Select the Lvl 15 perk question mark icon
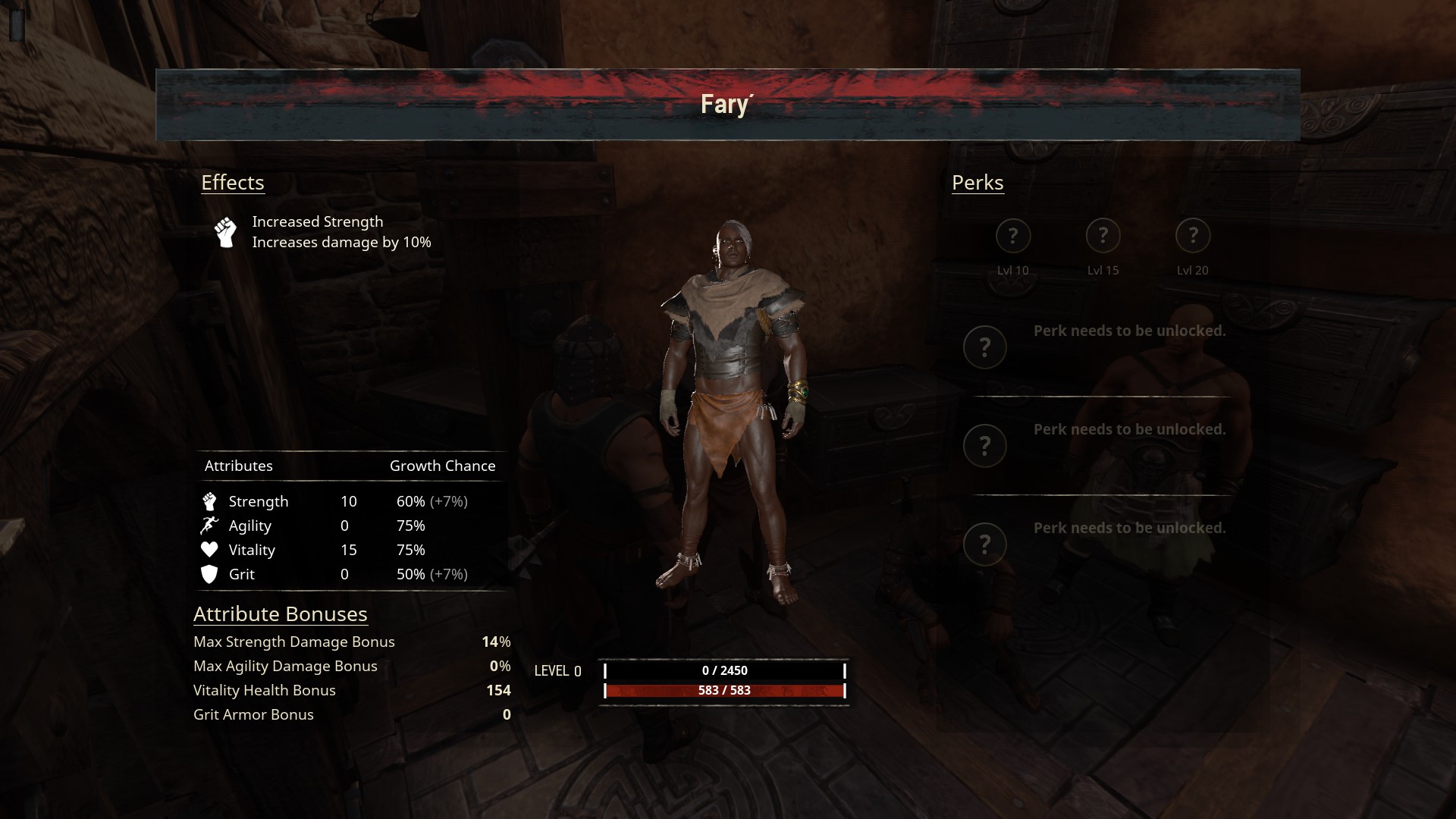 point(1103,236)
